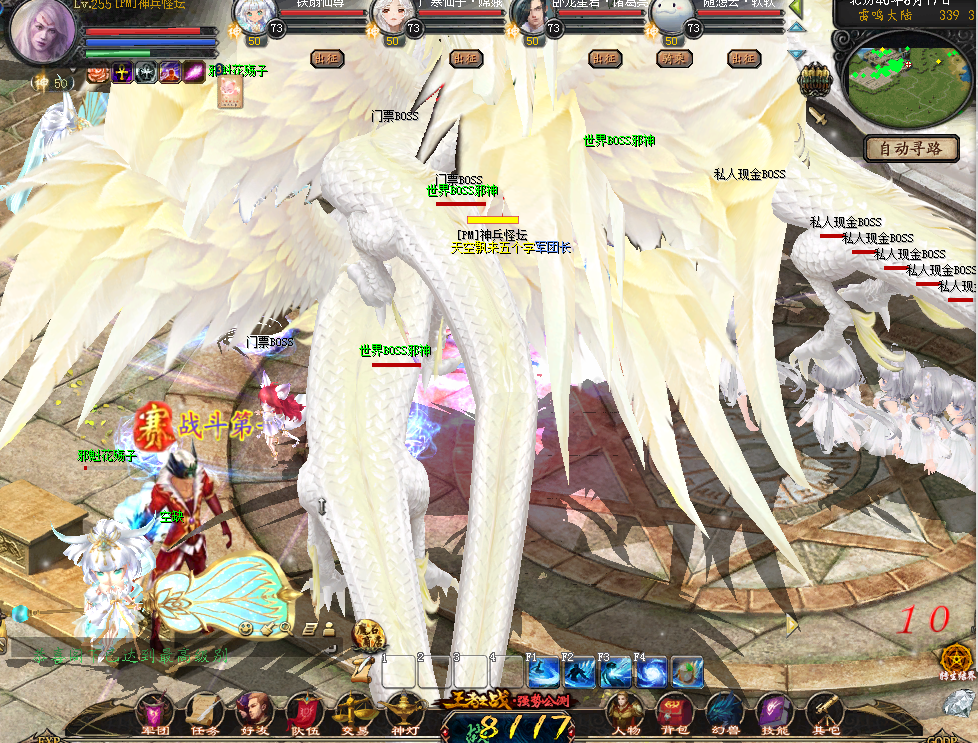Screen dimensions: 978x743
Task: Open the 好友 friends list
Action: [254, 712]
